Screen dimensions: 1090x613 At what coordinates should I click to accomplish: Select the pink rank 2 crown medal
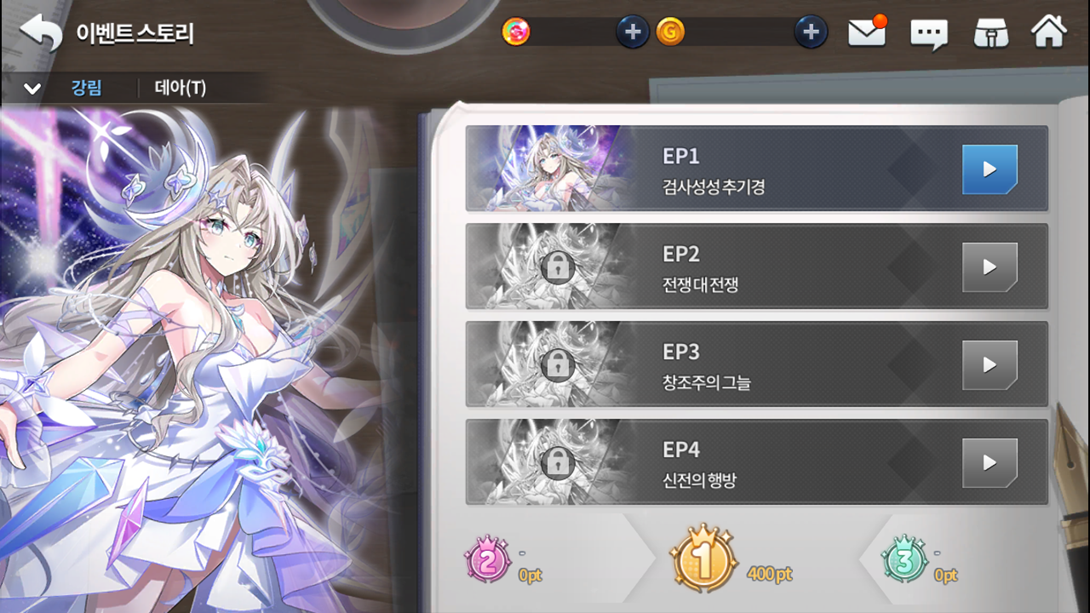488,561
